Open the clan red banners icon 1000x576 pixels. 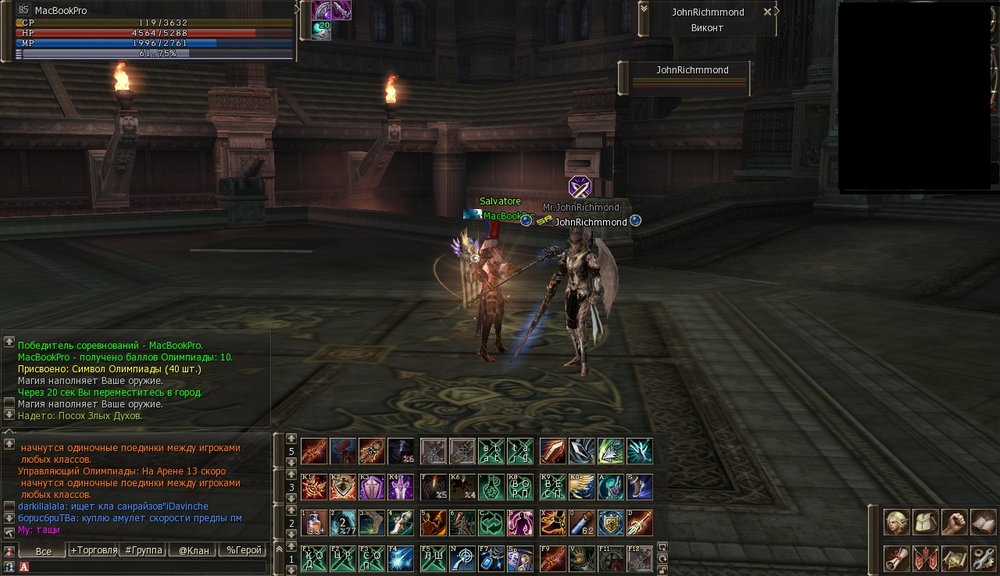click(x=924, y=558)
